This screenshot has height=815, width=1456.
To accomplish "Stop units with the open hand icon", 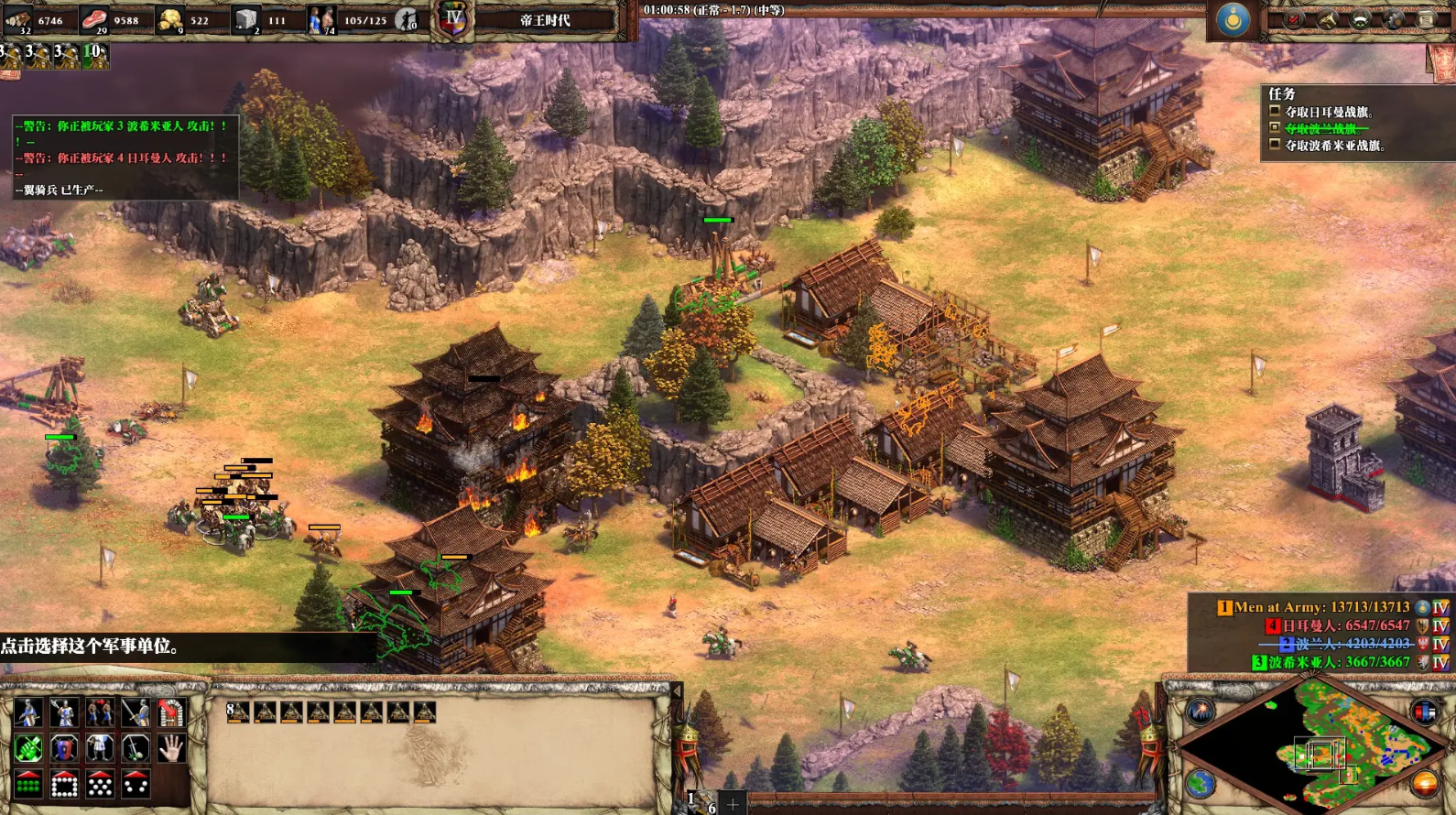I will click(x=170, y=748).
